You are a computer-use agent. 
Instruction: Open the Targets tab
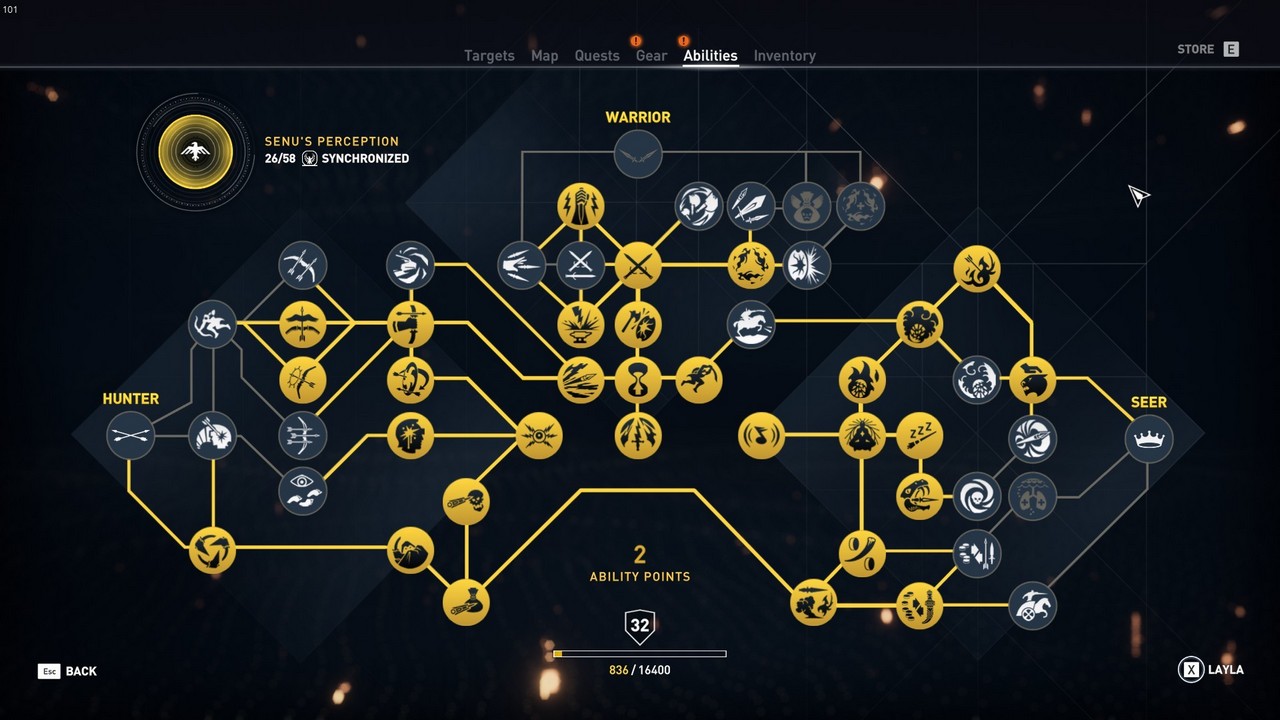coord(489,56)
